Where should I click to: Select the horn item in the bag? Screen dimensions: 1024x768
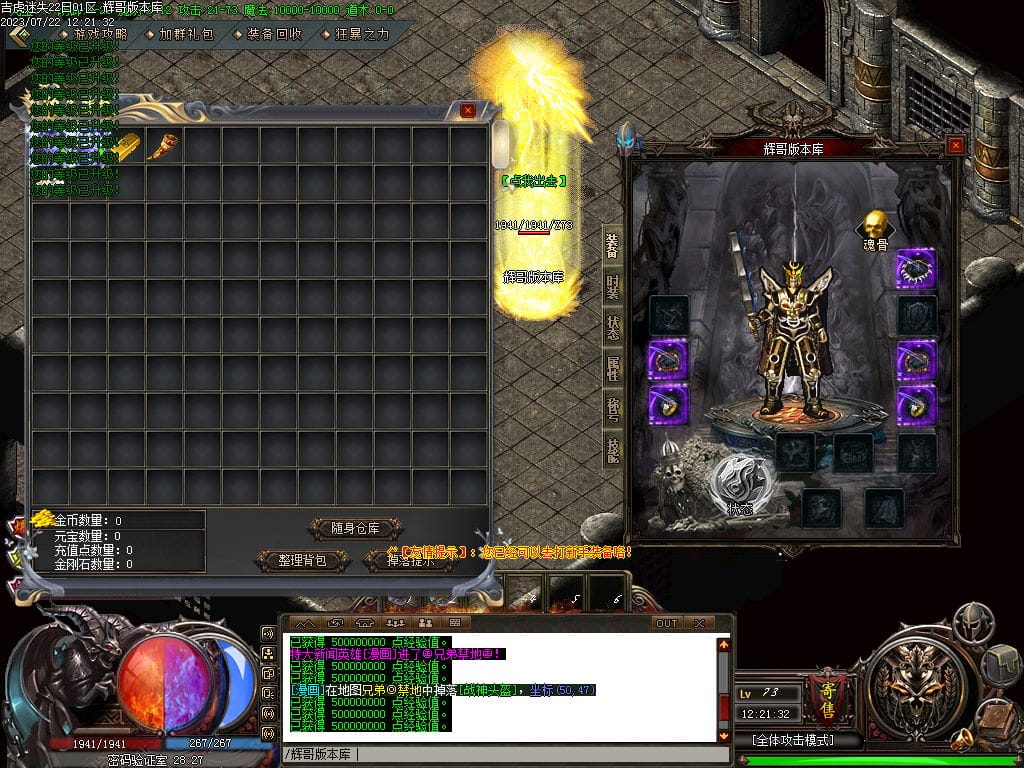tap(163, 146)
